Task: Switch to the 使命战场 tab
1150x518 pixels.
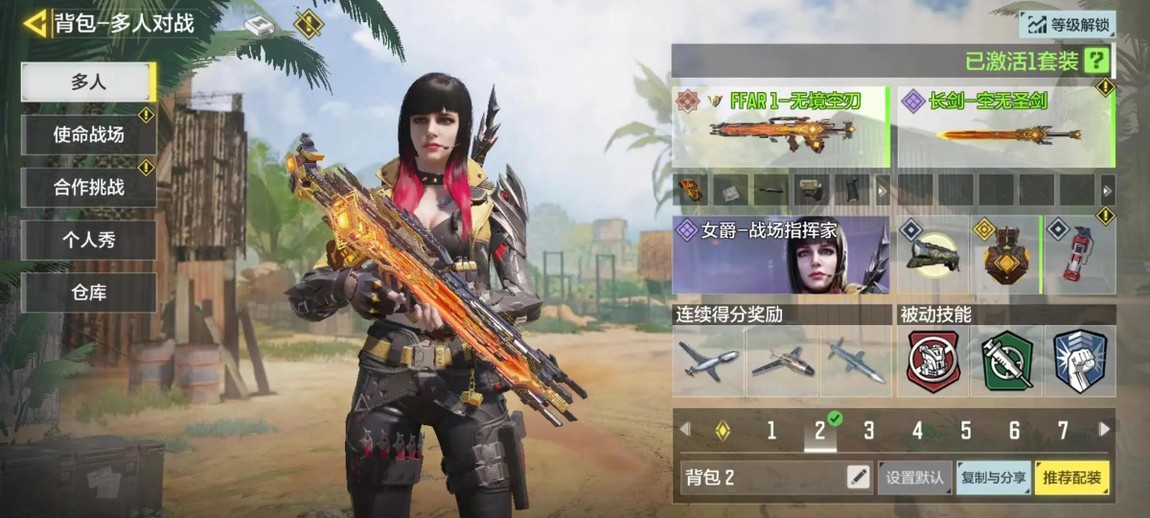Action: point(88,134)
